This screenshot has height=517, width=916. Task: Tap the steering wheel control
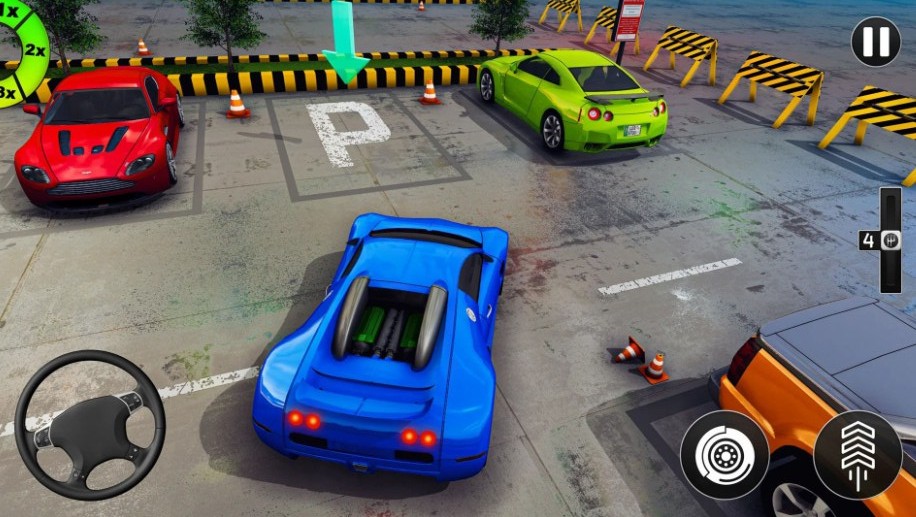coord(90,424)
